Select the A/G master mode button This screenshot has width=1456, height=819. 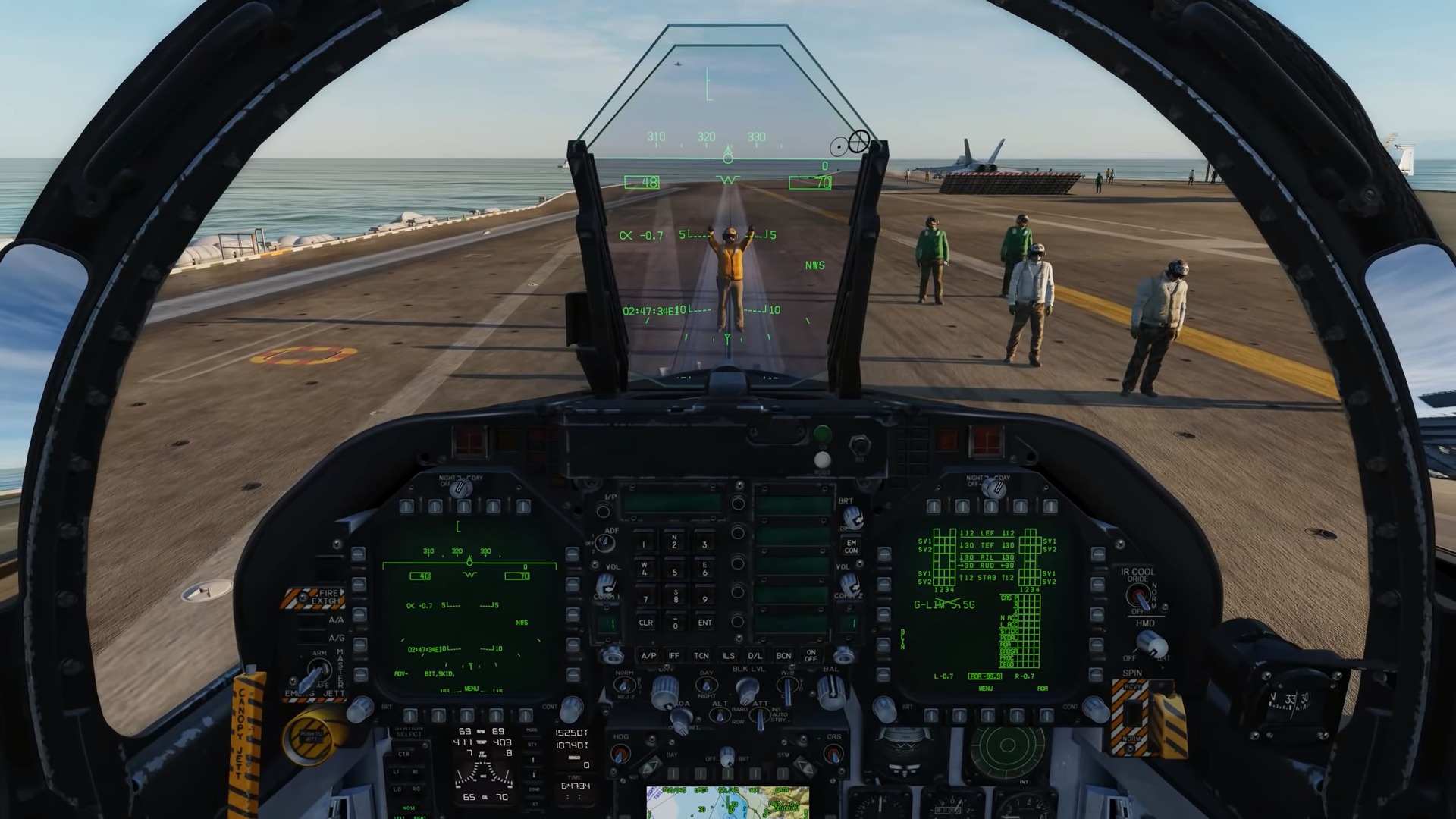pos(310,637)
